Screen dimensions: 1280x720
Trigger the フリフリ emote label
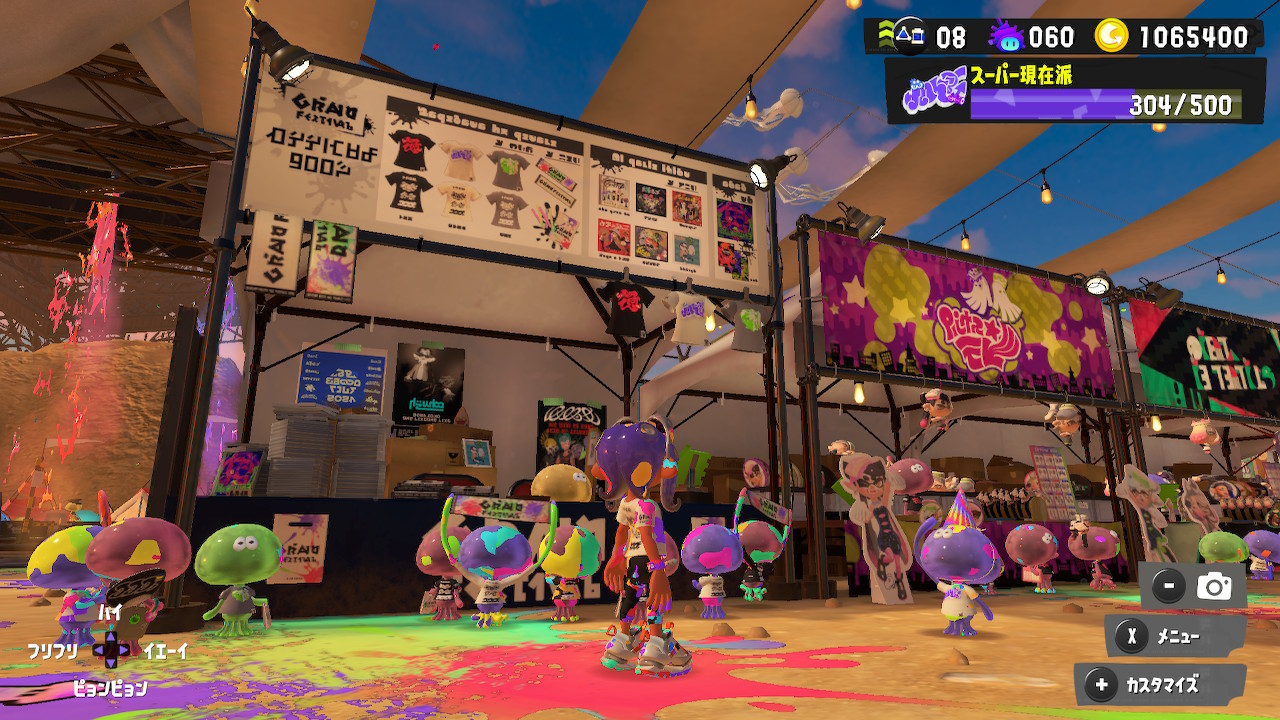click(x=53, y=650)
